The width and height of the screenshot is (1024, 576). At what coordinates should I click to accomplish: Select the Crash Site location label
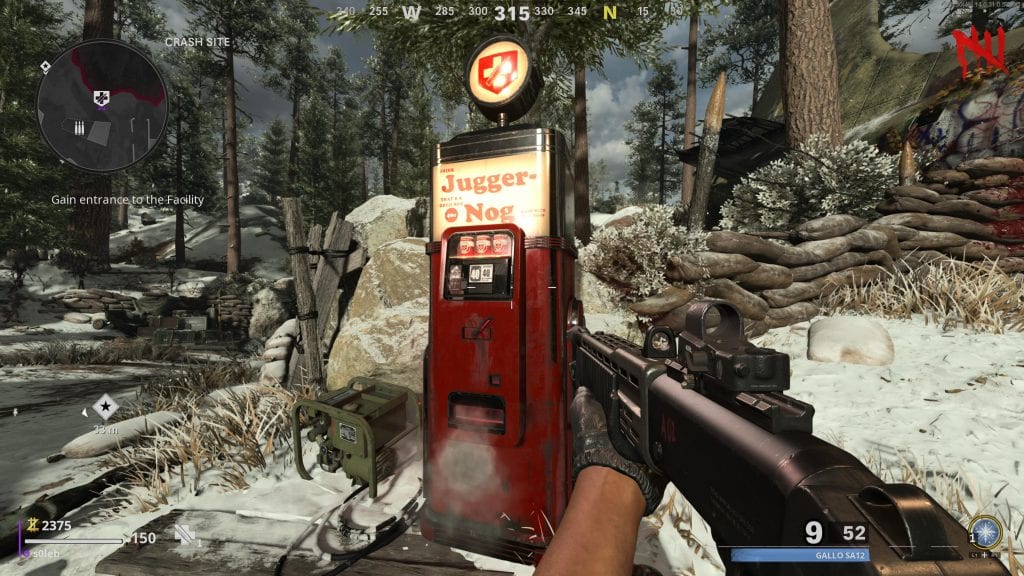(197, 42)
